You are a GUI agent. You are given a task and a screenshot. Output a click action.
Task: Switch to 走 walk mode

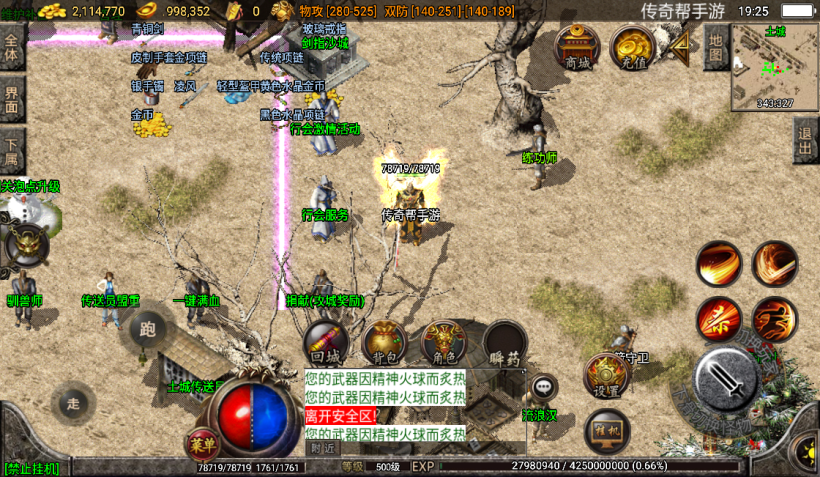[72, 404]
